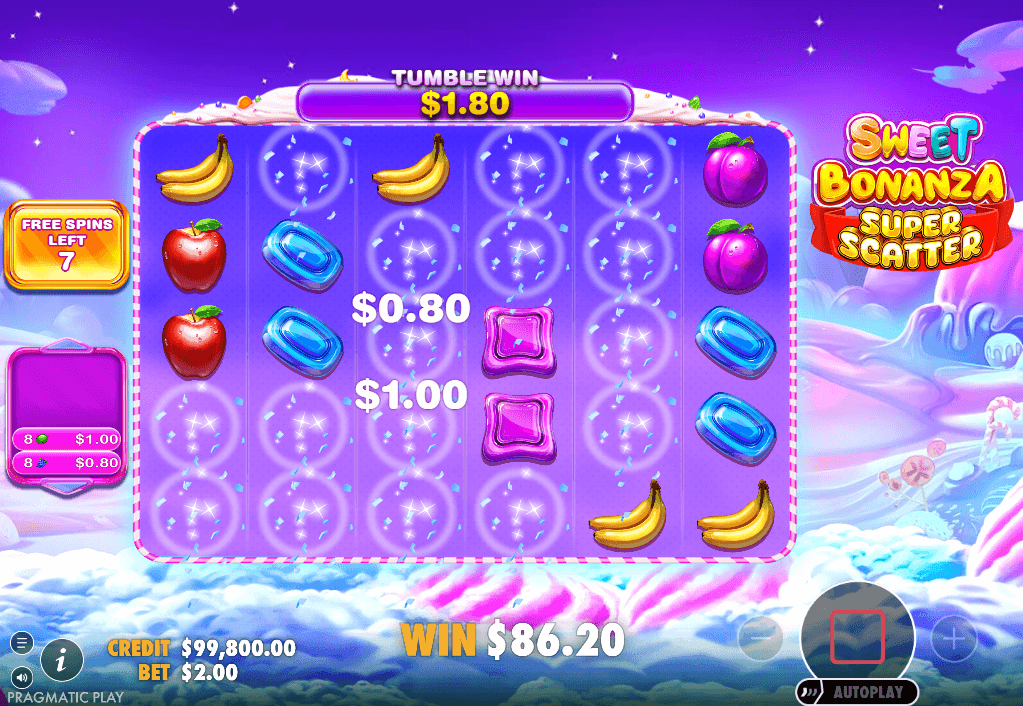Screen dimensions: 1023x706
Task: Open the Autoplay options
Action: point(856,692)
